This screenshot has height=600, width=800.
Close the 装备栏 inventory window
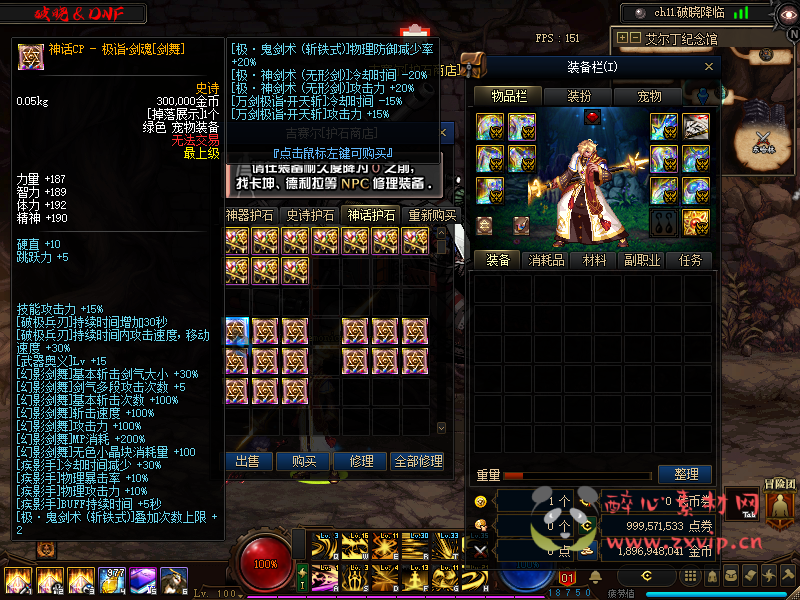tap(709, 67)
